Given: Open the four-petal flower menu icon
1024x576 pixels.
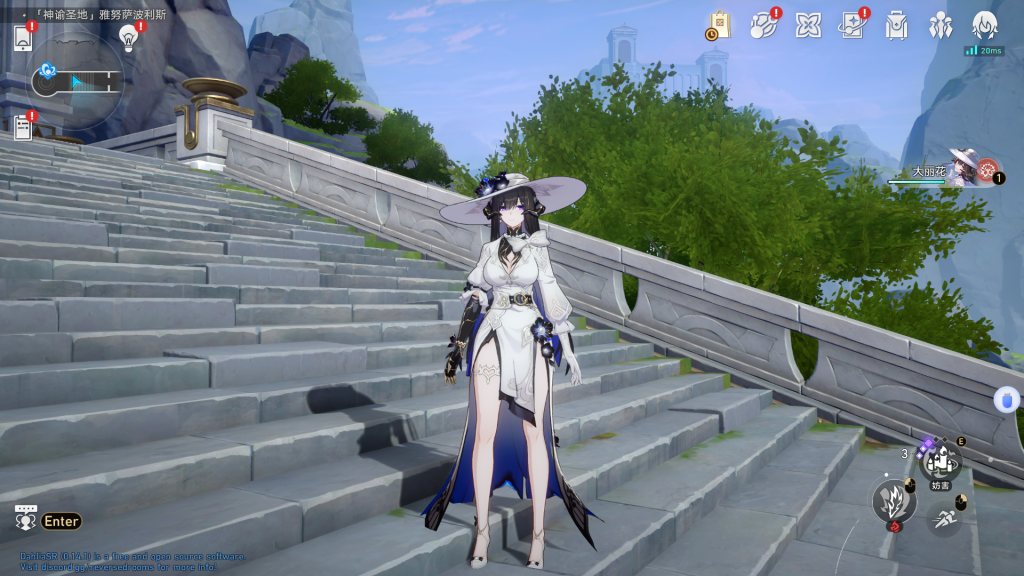Looking at the screenshot, I should [808, 25].
